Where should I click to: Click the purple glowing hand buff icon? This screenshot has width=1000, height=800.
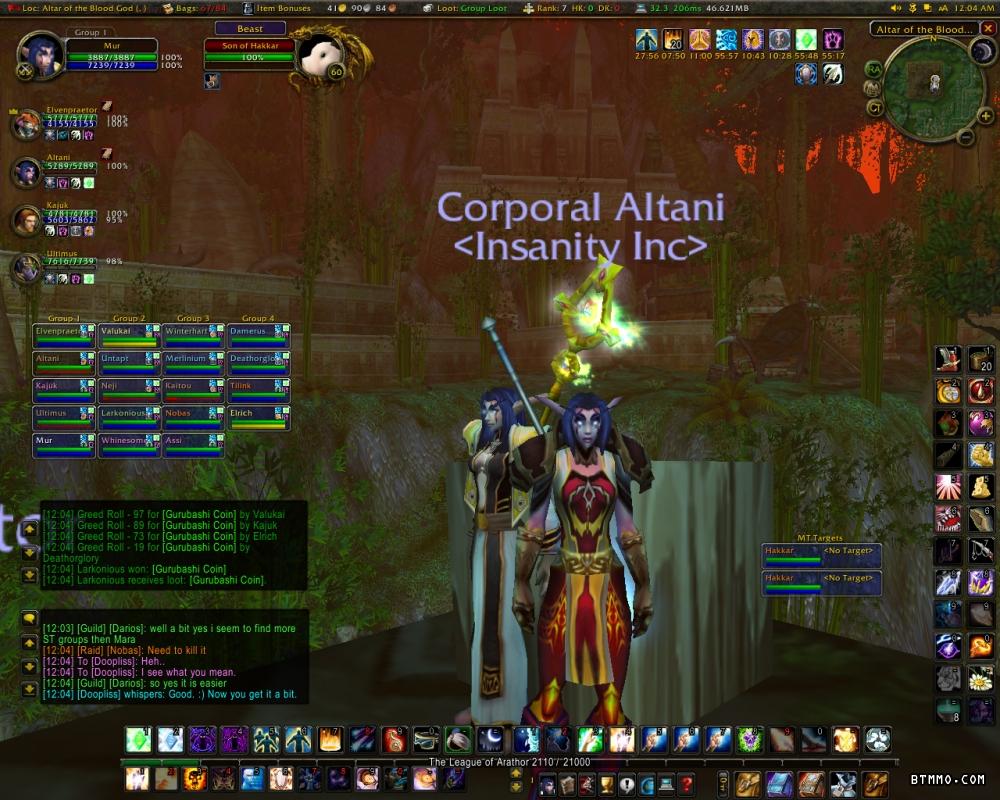point(832,41)
